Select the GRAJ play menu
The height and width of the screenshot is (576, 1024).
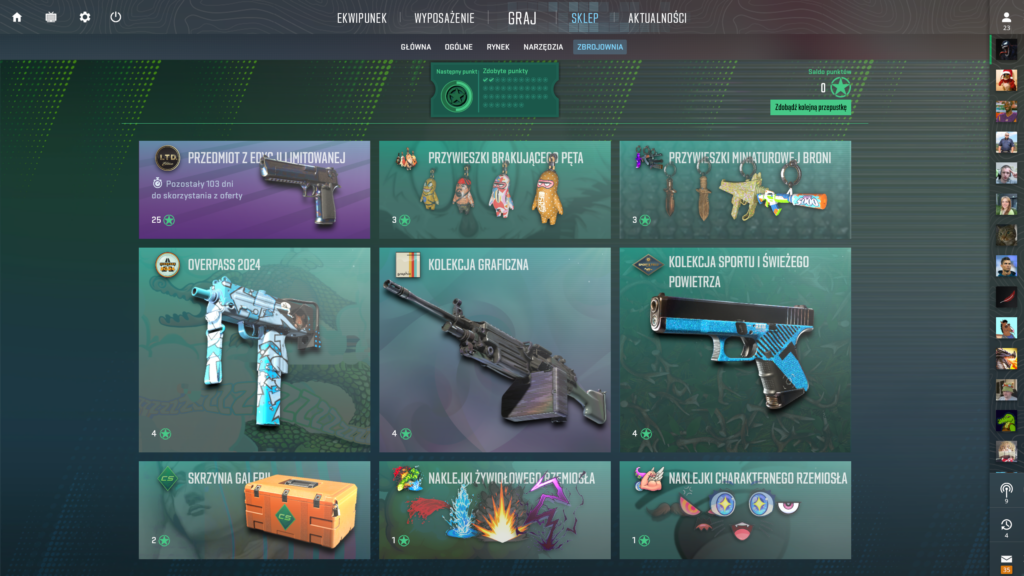click(522, 18)
